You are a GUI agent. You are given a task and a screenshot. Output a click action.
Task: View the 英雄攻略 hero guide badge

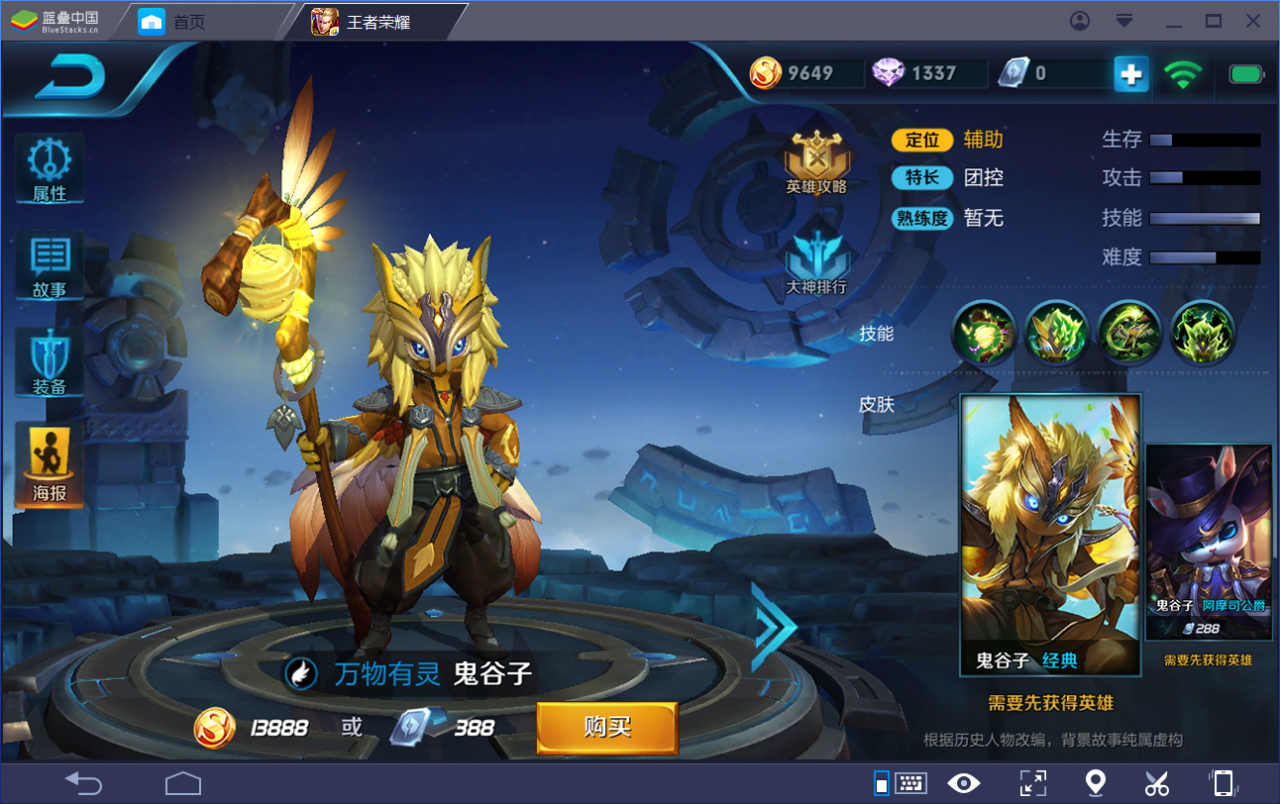(817, 155)
